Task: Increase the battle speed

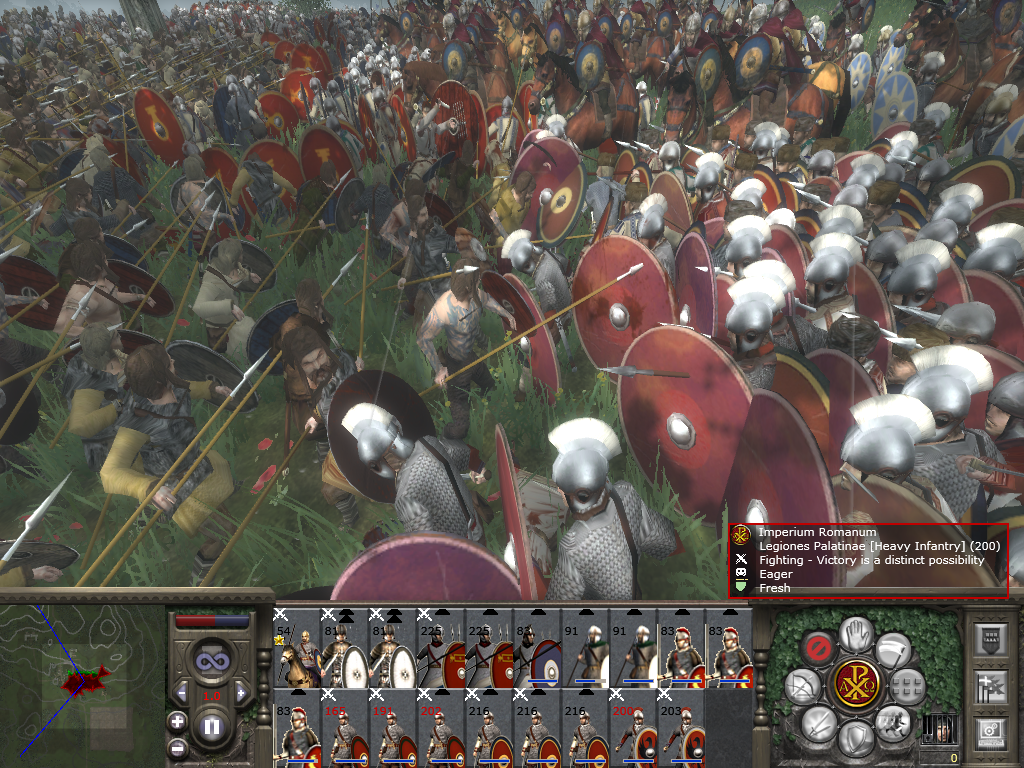Action: tap(240, 692)
